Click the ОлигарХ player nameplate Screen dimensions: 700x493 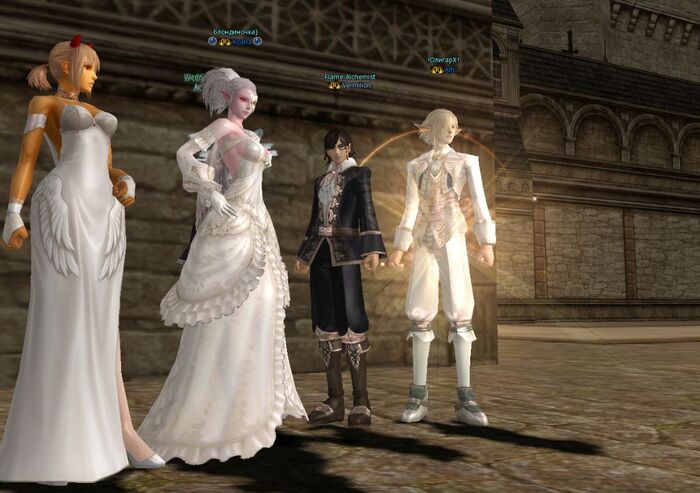[443, 60]
